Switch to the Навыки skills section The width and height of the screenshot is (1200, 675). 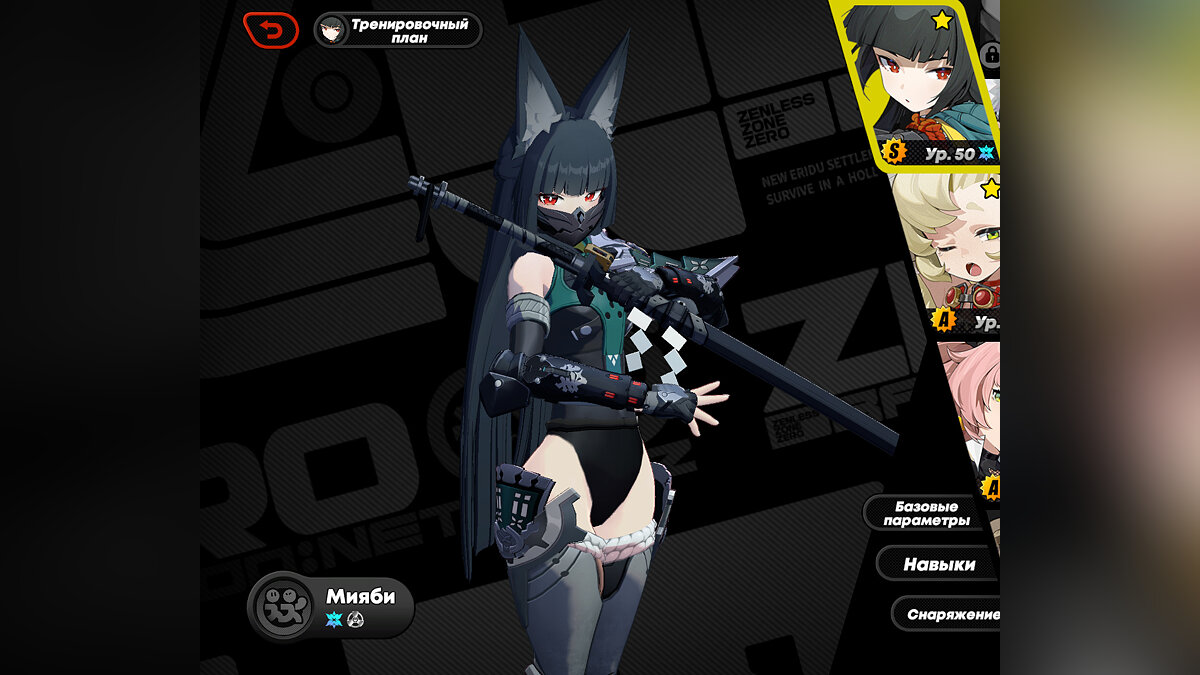point(938,564)
